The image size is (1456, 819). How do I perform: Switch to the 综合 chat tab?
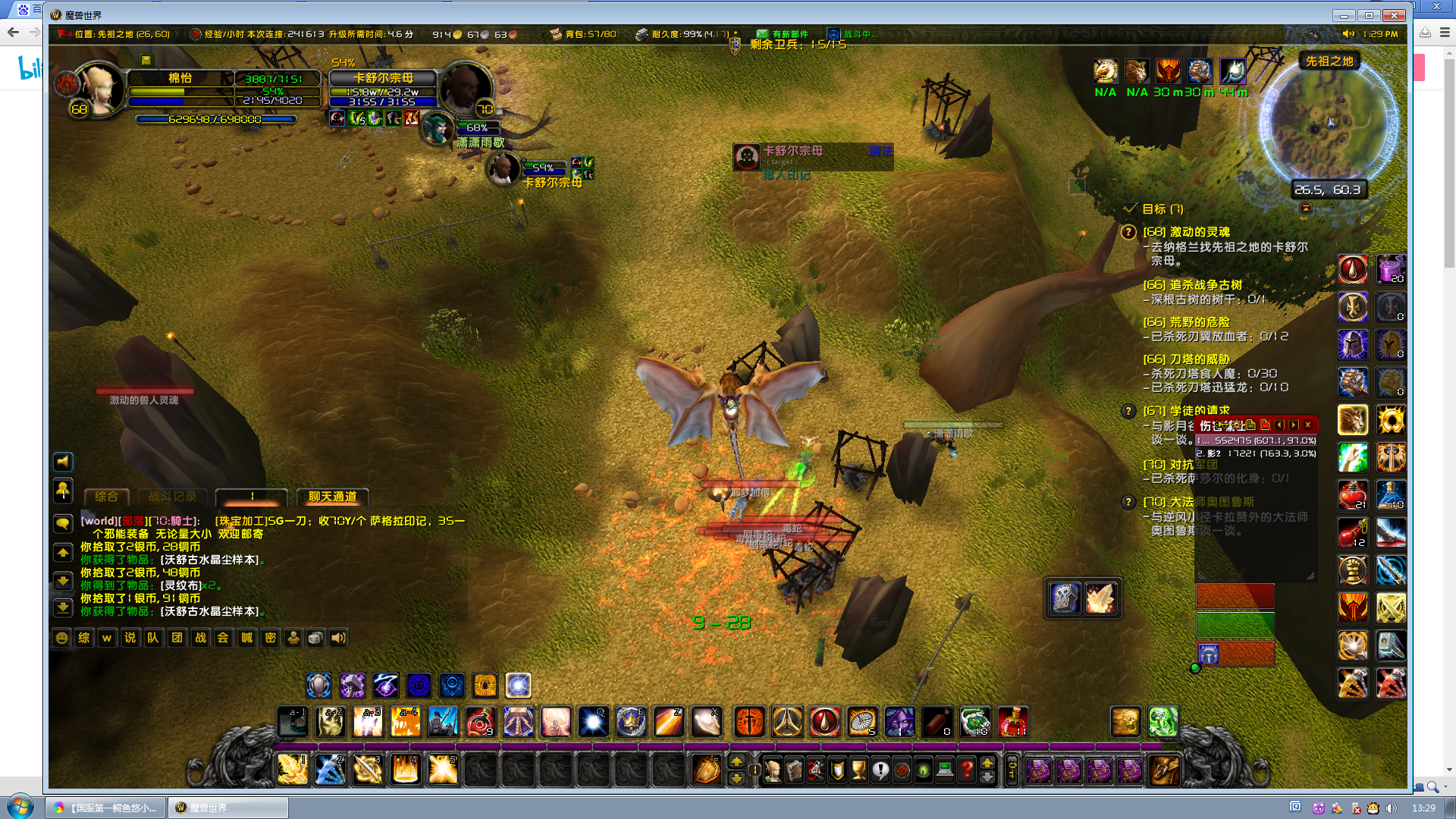coord(106,497)
